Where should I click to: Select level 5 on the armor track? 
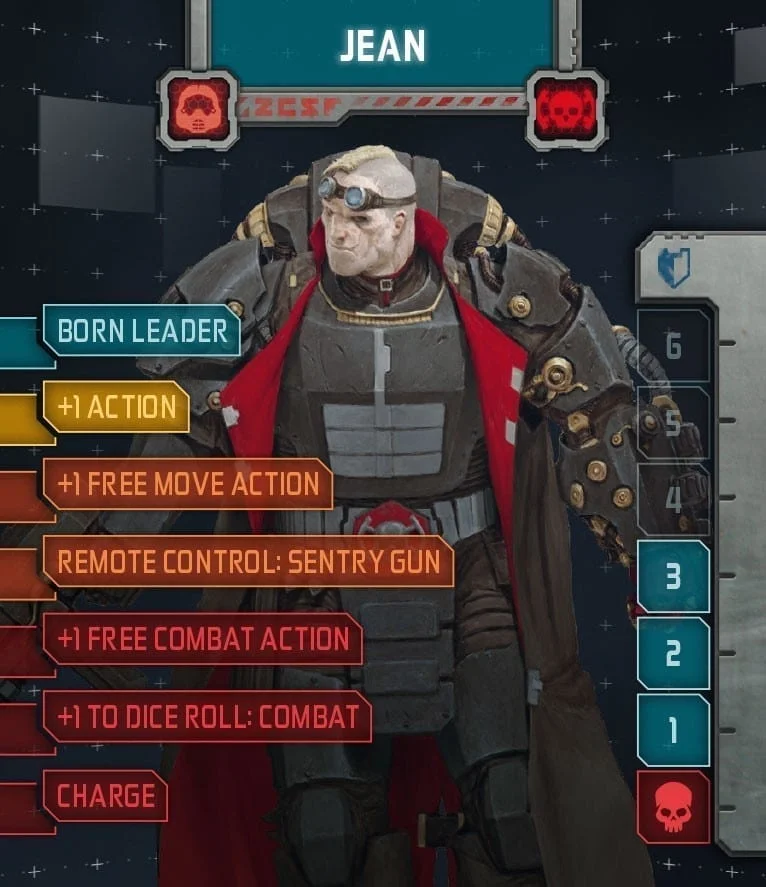673,423
